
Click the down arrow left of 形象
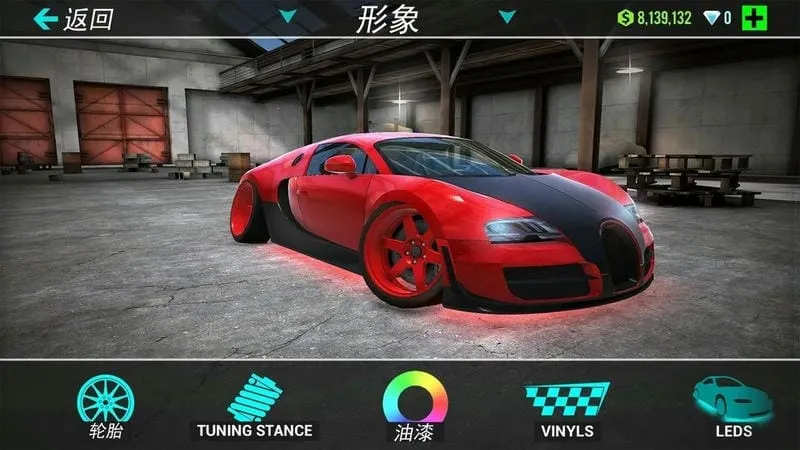288,16
